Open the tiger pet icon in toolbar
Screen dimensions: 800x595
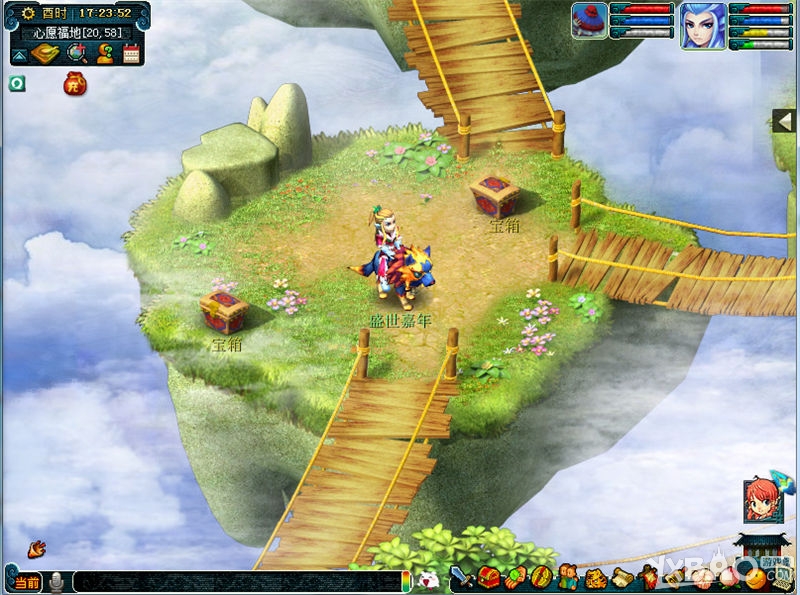tap(594, 577)
